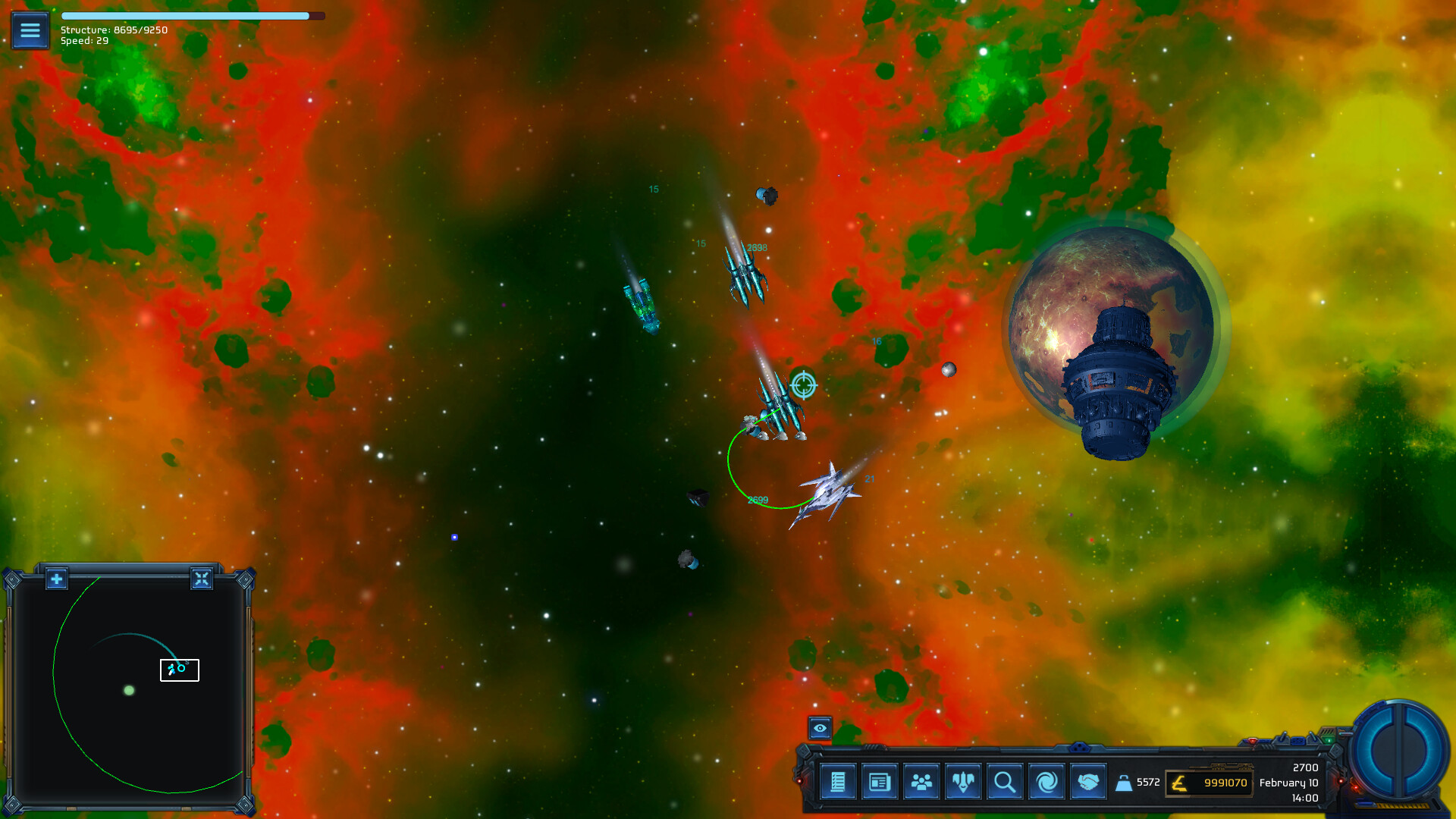Select the search magnifier icon

(1004, 783)
